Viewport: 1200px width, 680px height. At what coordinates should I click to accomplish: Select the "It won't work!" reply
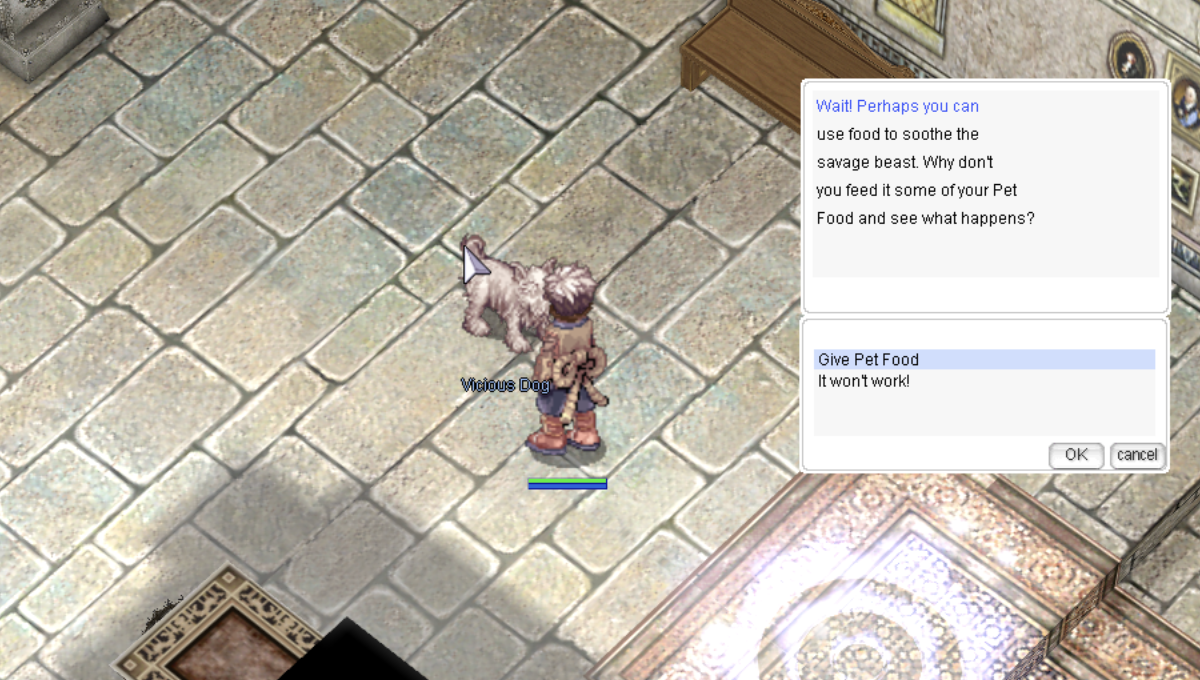click(864, 382)
